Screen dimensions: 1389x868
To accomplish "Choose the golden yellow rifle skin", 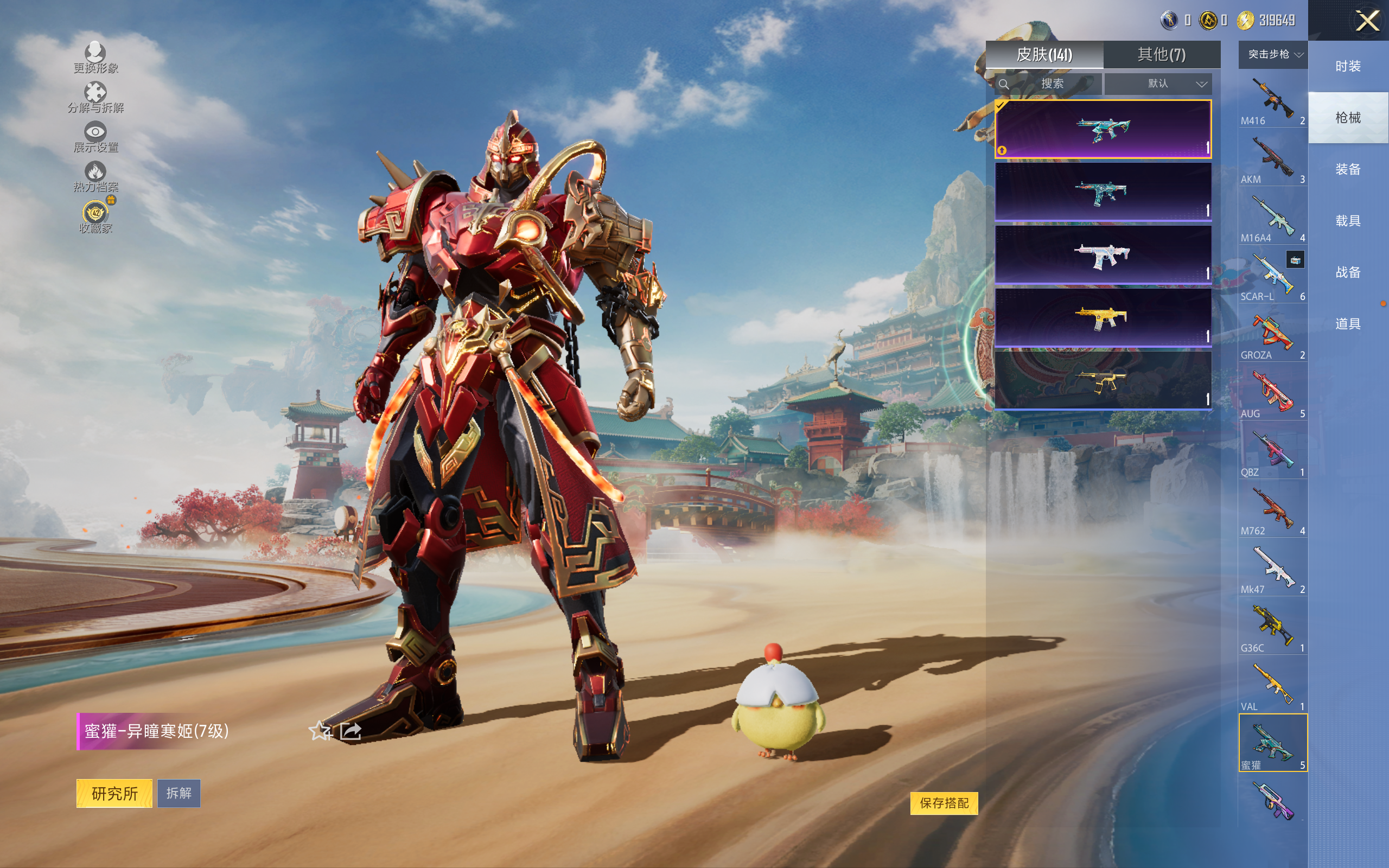I will pyautogui.click(x=1103, y=317).
